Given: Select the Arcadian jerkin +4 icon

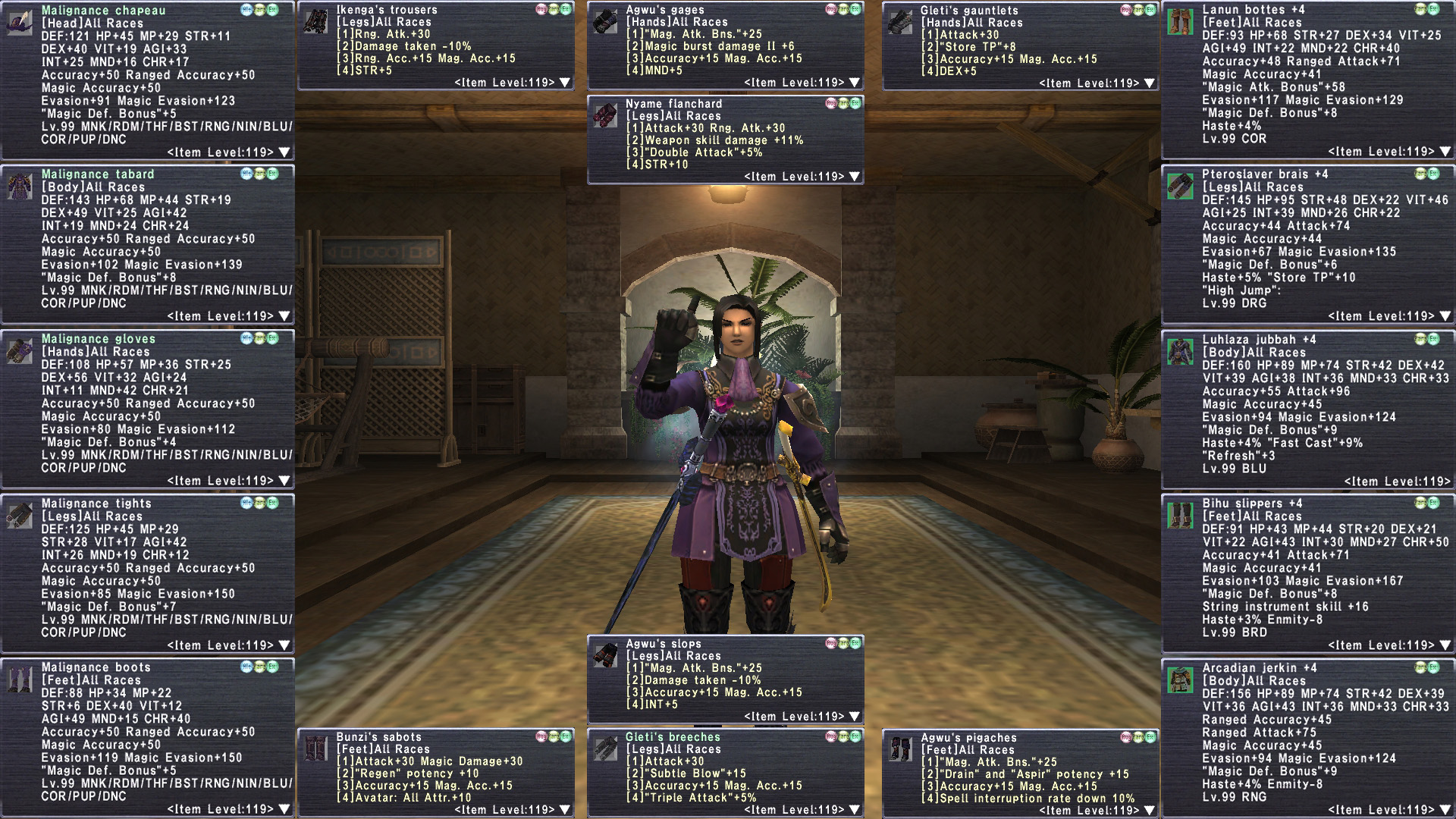Looking at the screenshot, I should (1180, 679).
